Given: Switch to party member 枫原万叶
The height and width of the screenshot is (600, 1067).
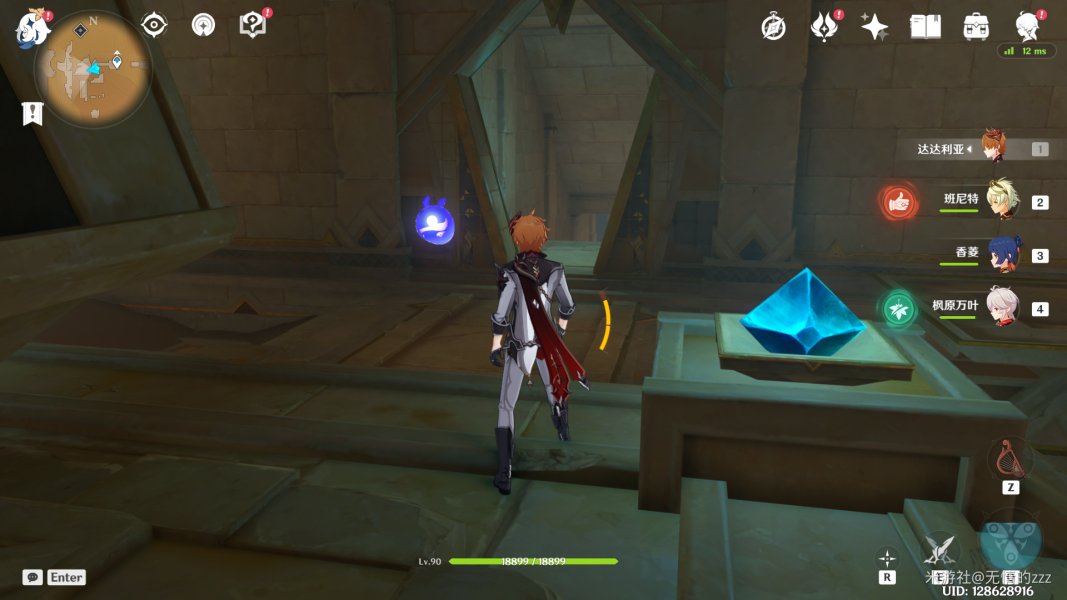Looking at the screenshot, I should (x=1002, y=307).
